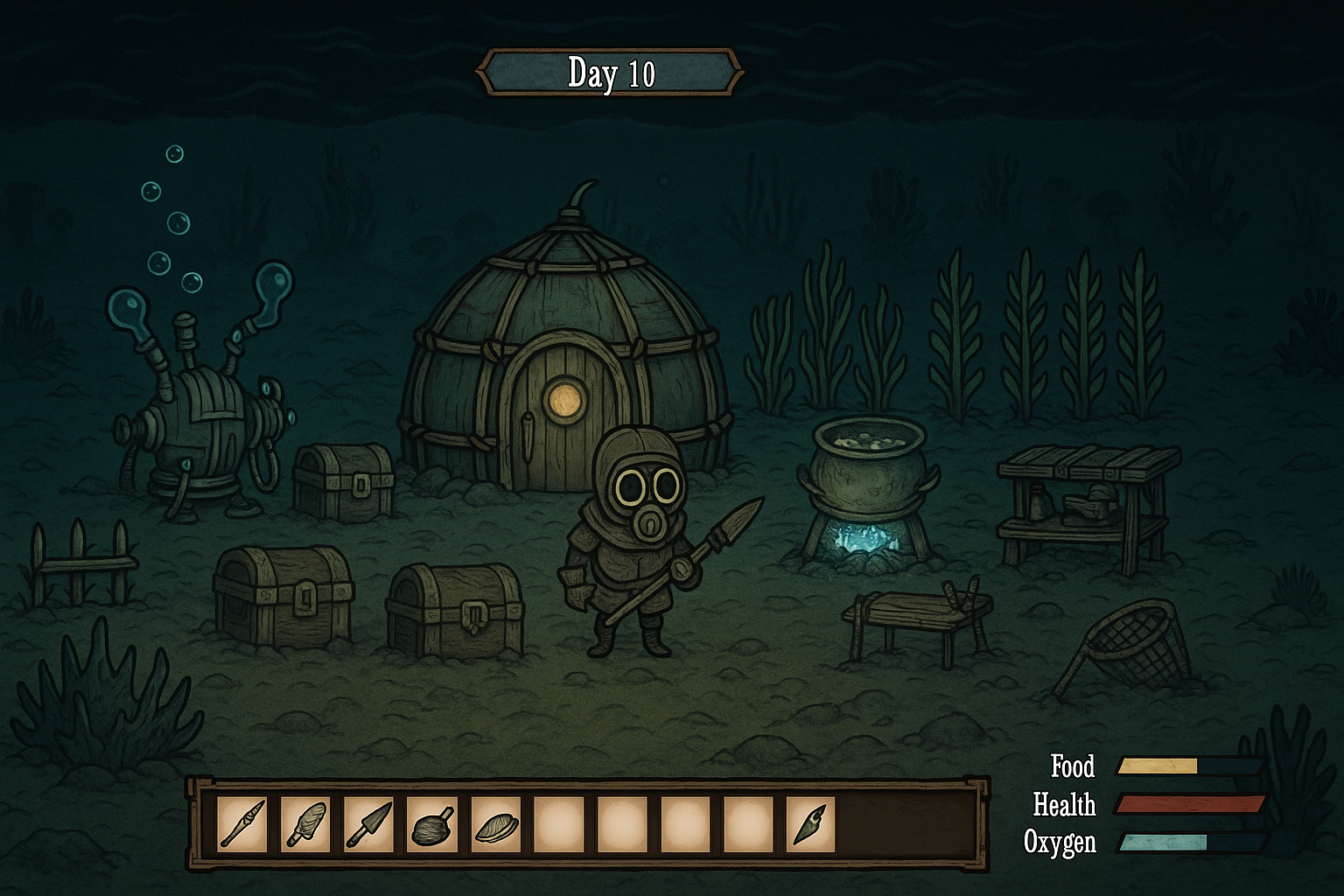This screenshot has width=1344, height=896.
Task: Select the round scoop hotbar slot
Action: tap(432, 823)
